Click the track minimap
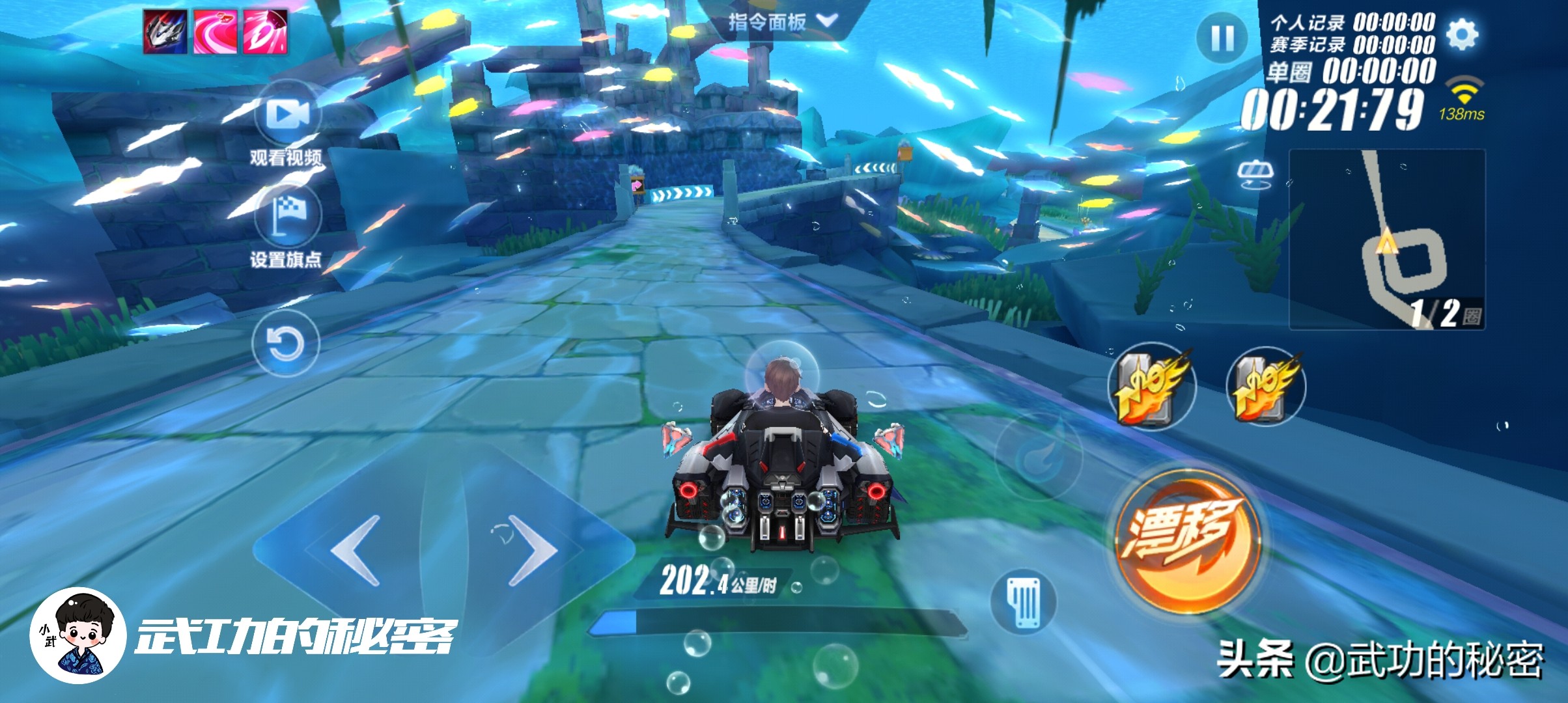This screenshot has width=1568, height=703. (1387, 239)
